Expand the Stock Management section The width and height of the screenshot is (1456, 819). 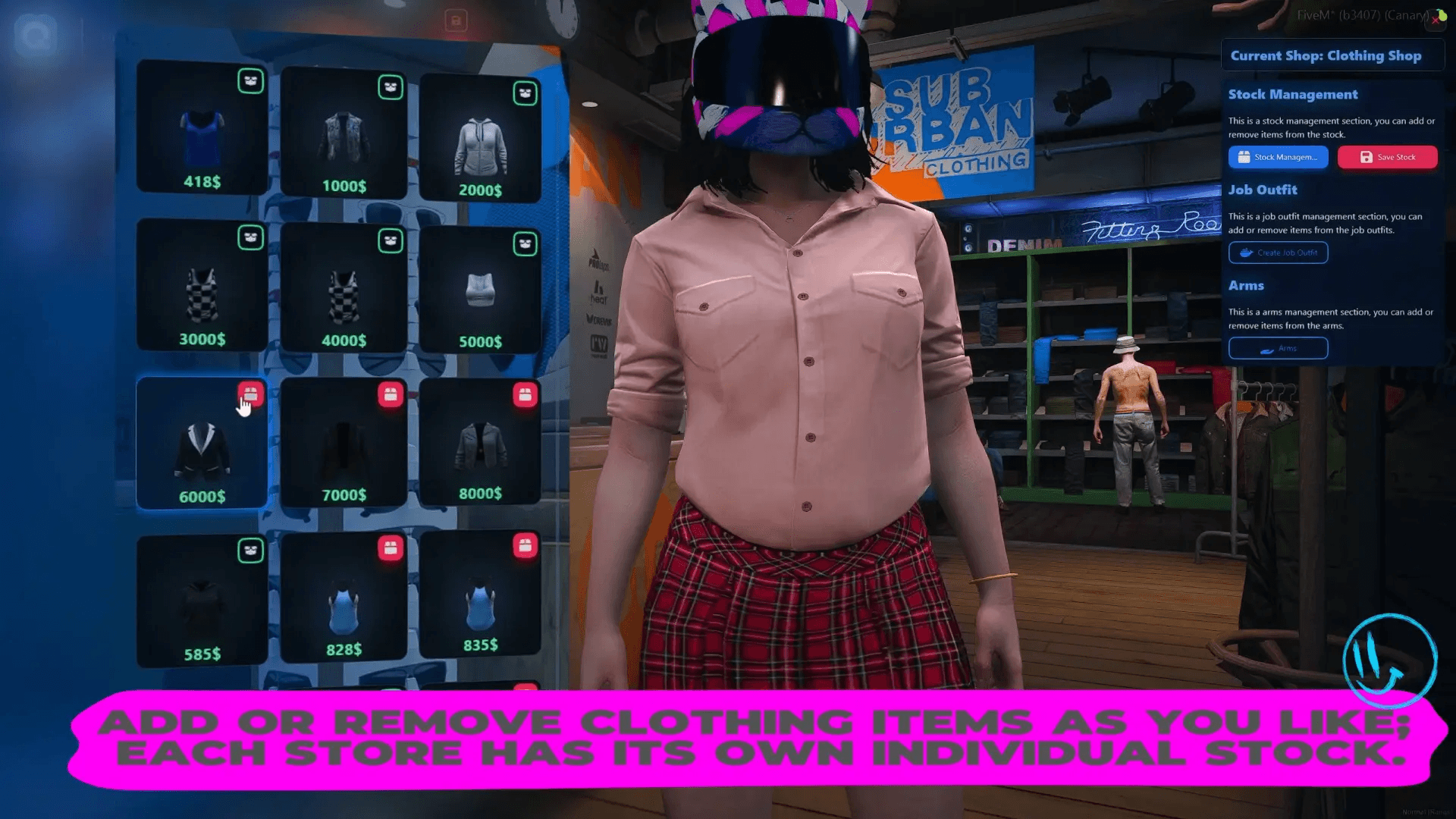click(1293, 94)
